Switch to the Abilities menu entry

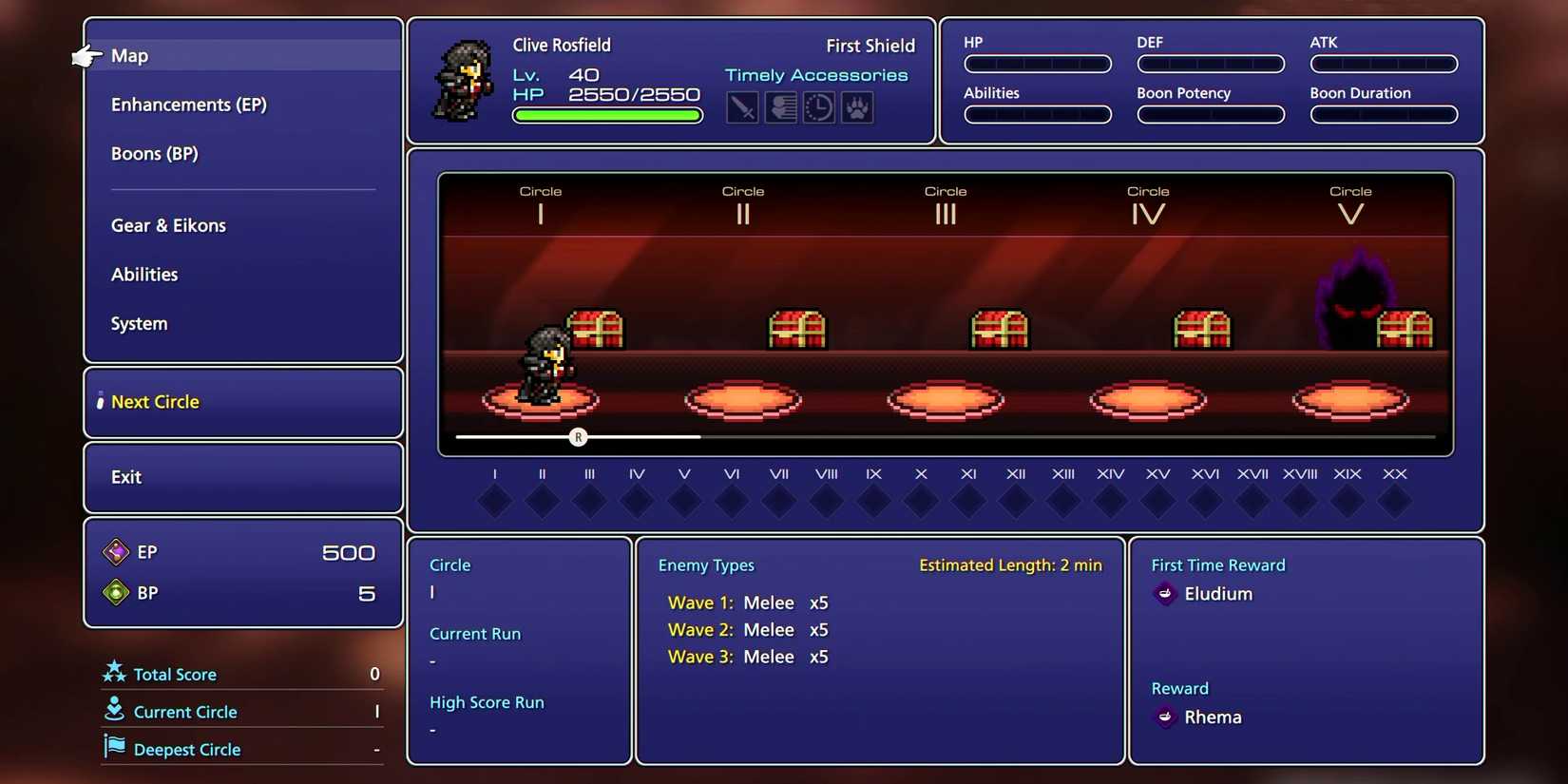tap(144, 275)
